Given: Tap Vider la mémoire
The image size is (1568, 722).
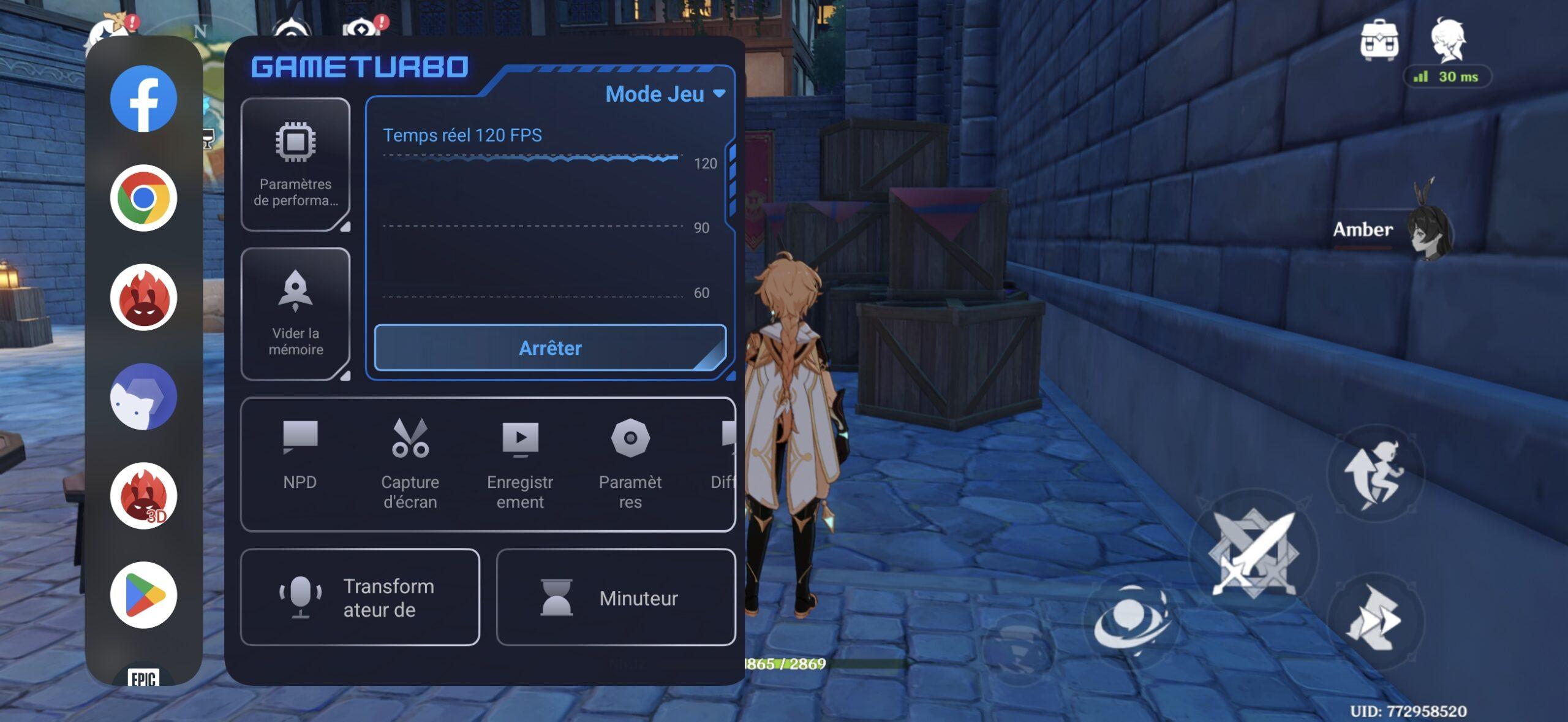Looking at the screenshot, I should (295, 314).
